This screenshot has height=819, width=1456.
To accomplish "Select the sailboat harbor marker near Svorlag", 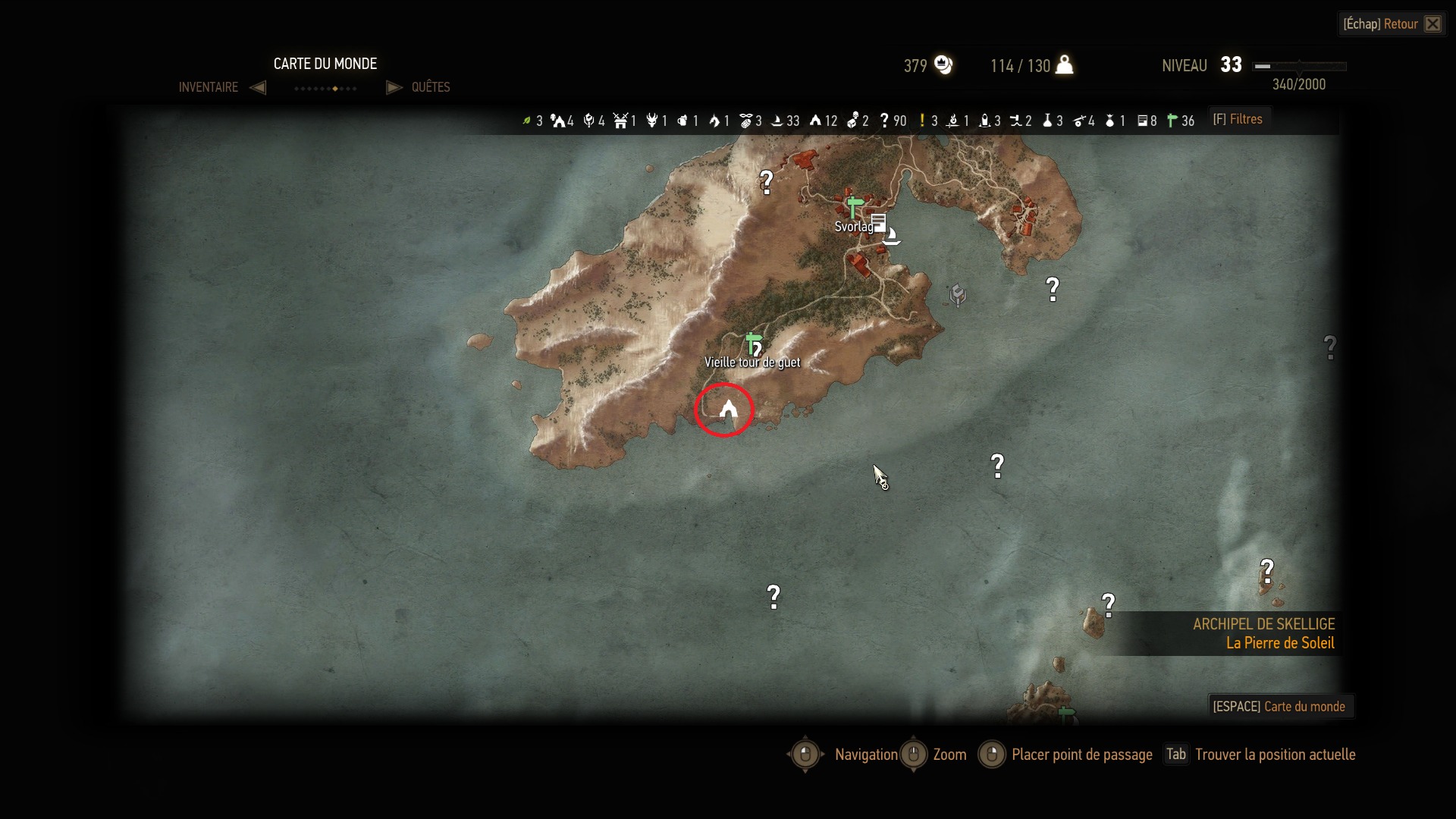I will coord(892,236).
